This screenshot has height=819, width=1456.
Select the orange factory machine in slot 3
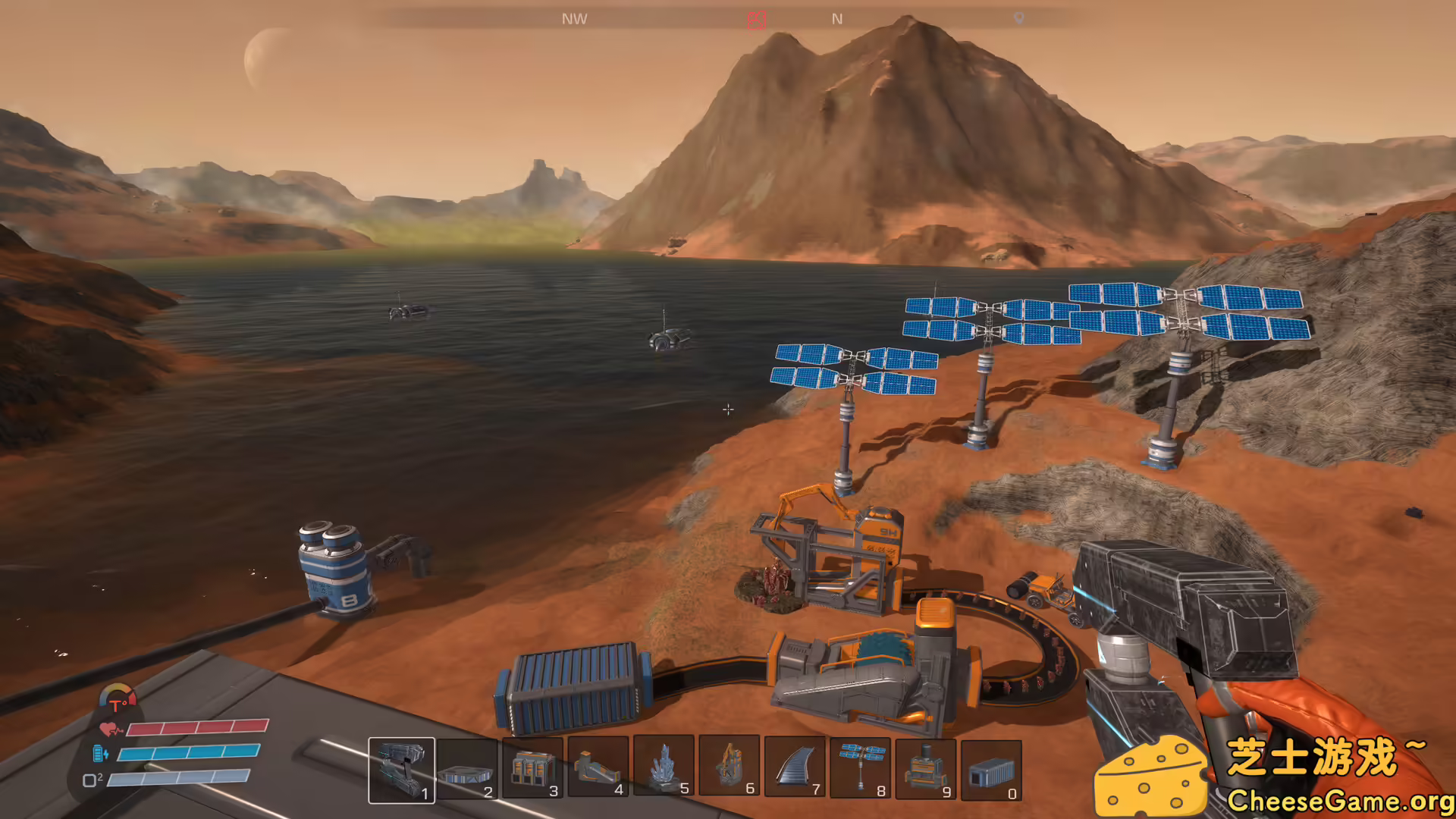pyautogui.click(x=532, y=769)
